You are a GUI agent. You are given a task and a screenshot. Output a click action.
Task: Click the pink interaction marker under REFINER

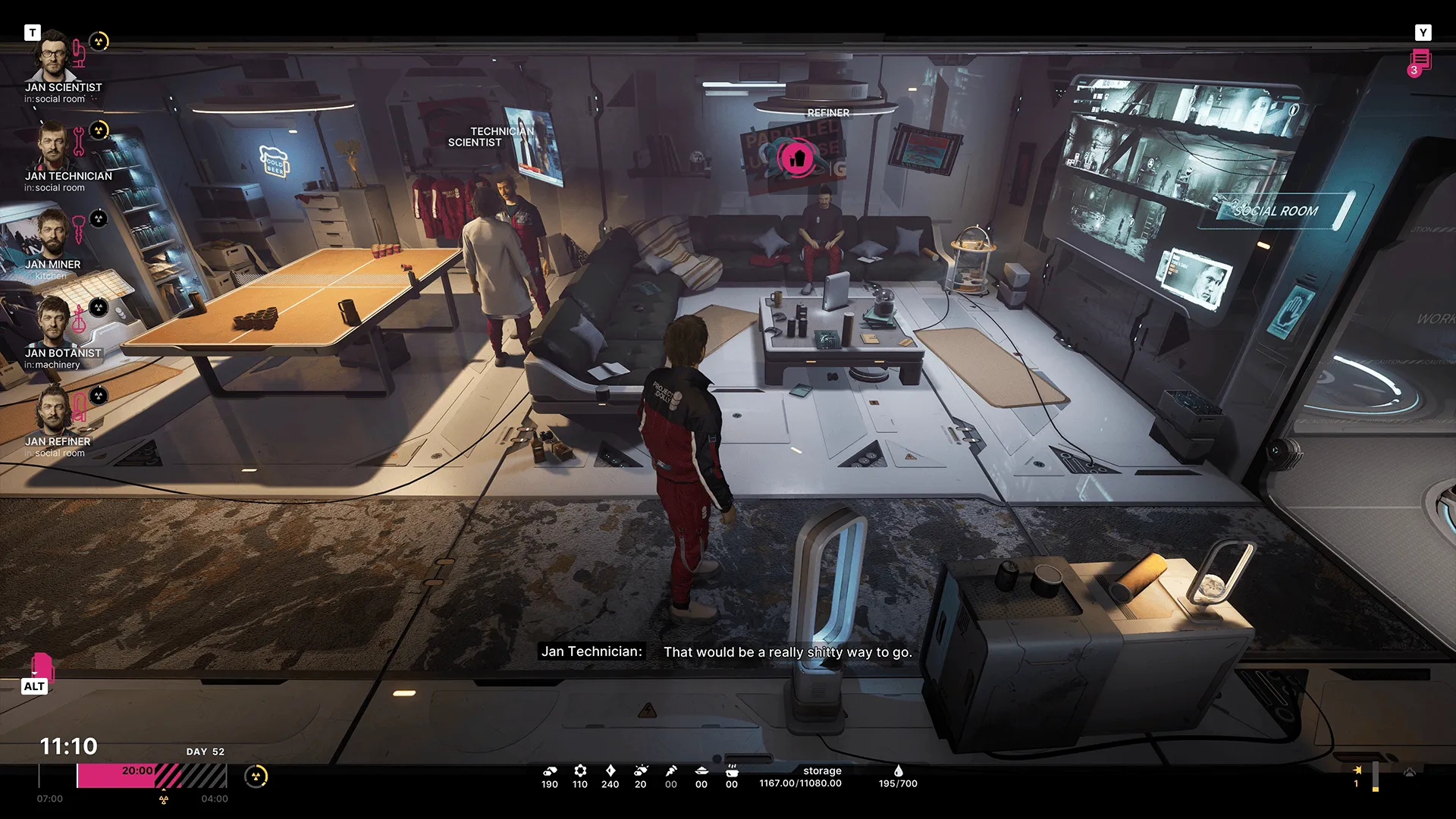click(x=795, y=158)
